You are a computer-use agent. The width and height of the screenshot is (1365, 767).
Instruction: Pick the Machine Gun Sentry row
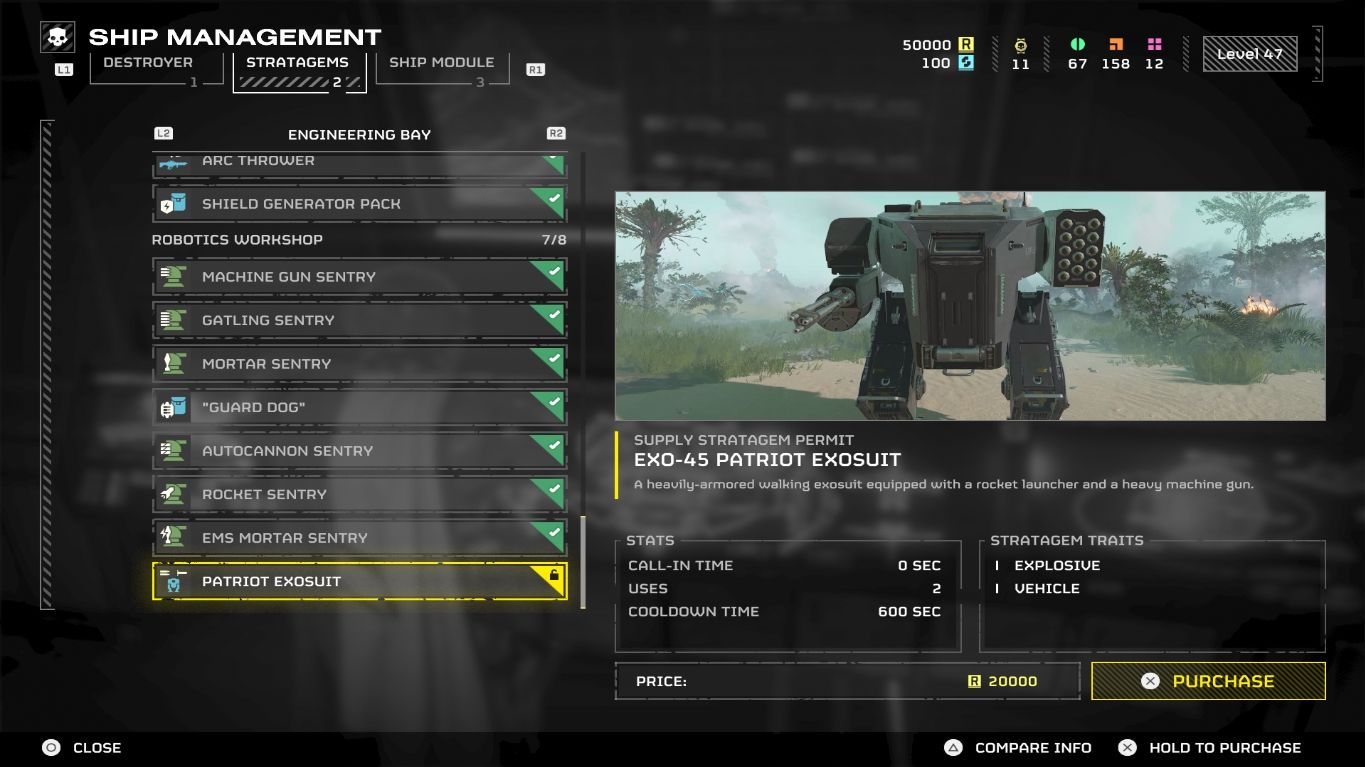pos(359,277)
